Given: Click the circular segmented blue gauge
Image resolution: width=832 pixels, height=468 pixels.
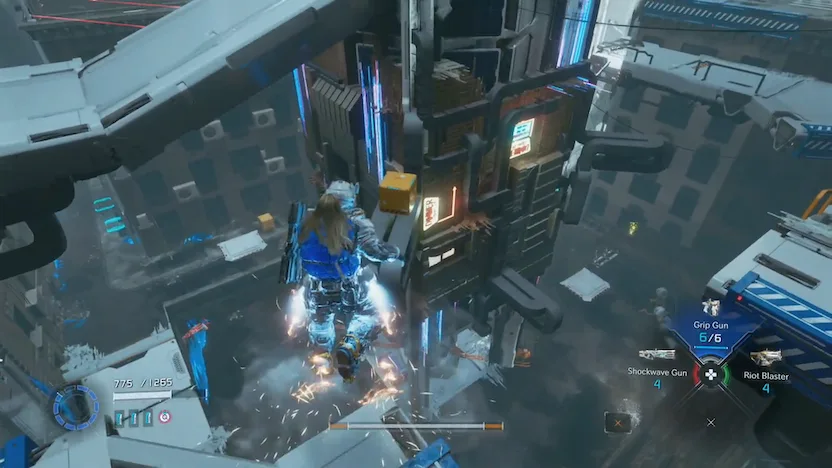Looking at the screenshot, I should tap(75, 406).
